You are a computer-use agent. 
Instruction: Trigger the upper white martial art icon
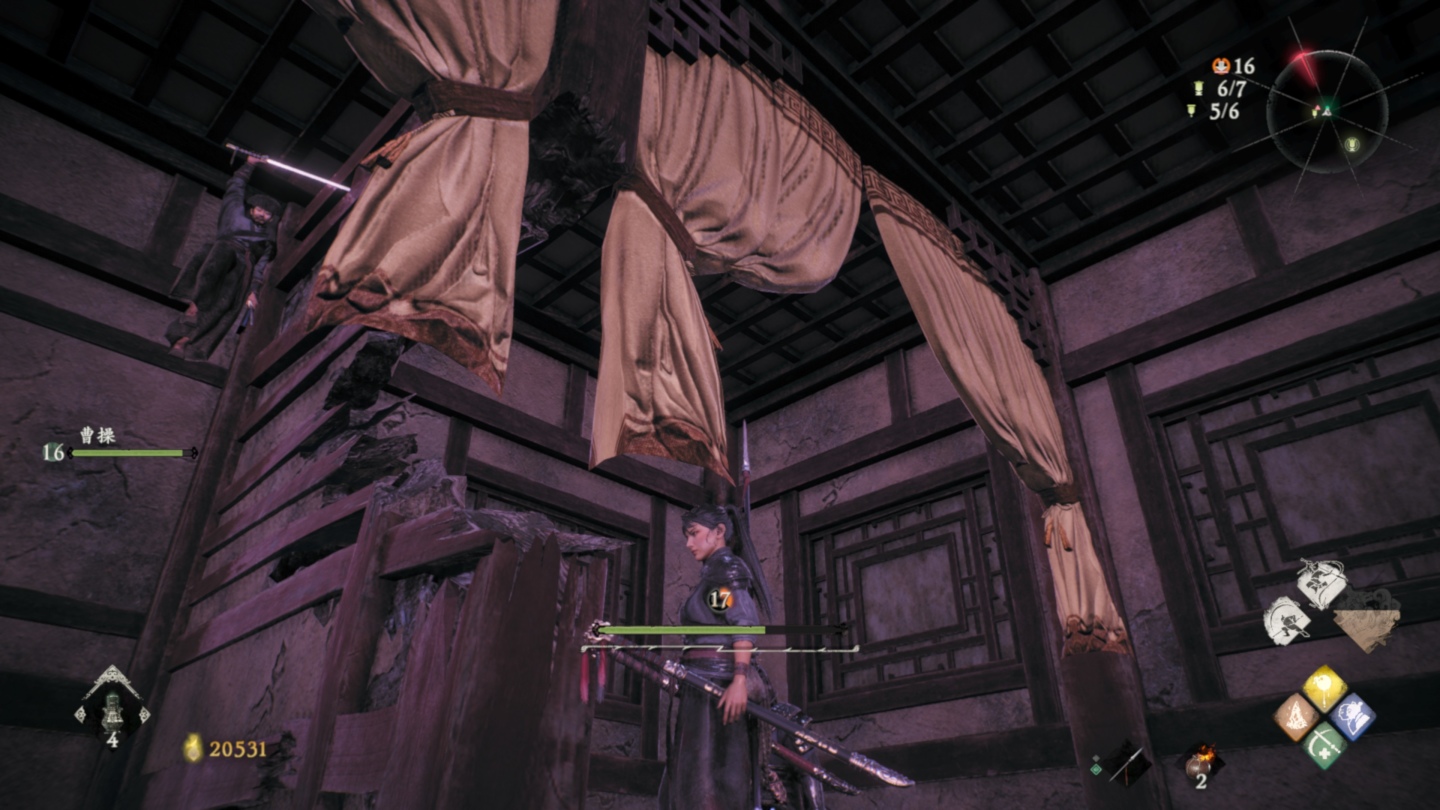click(x=1320, y=584)
